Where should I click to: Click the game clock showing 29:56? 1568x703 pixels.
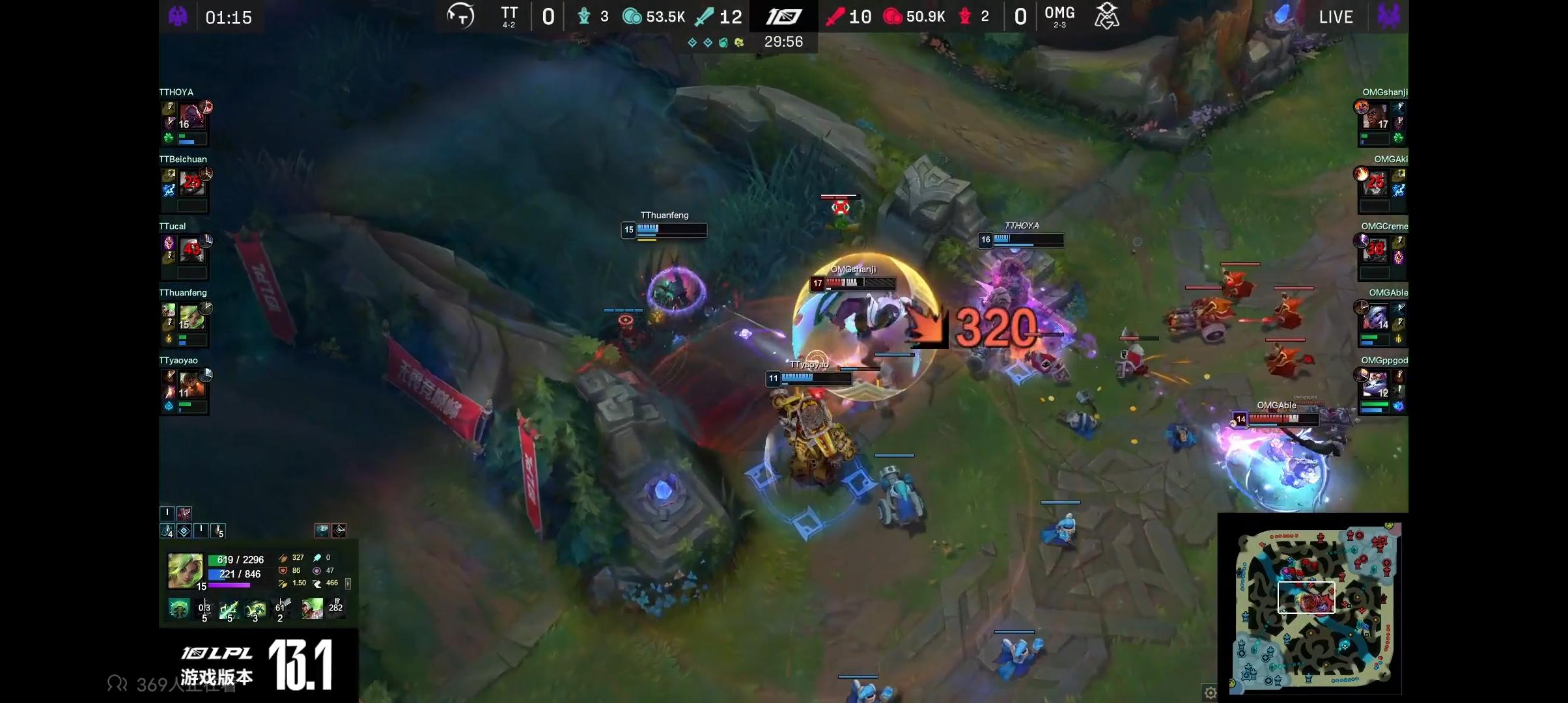pos(785,42)
